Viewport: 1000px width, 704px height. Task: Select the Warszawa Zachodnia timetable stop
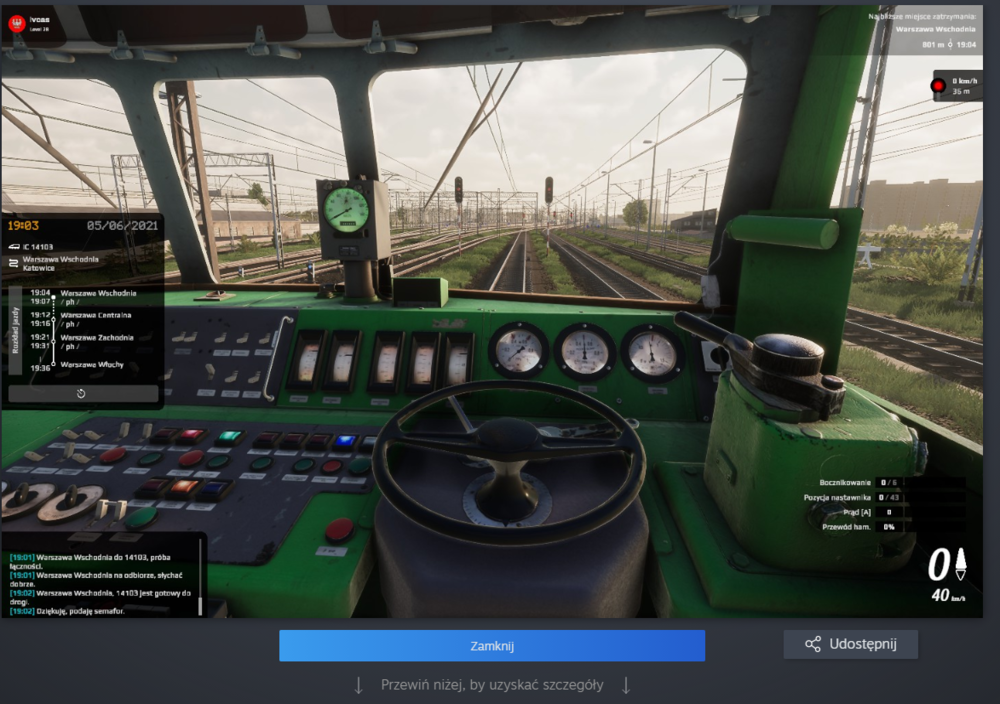(x=97, y=338)
